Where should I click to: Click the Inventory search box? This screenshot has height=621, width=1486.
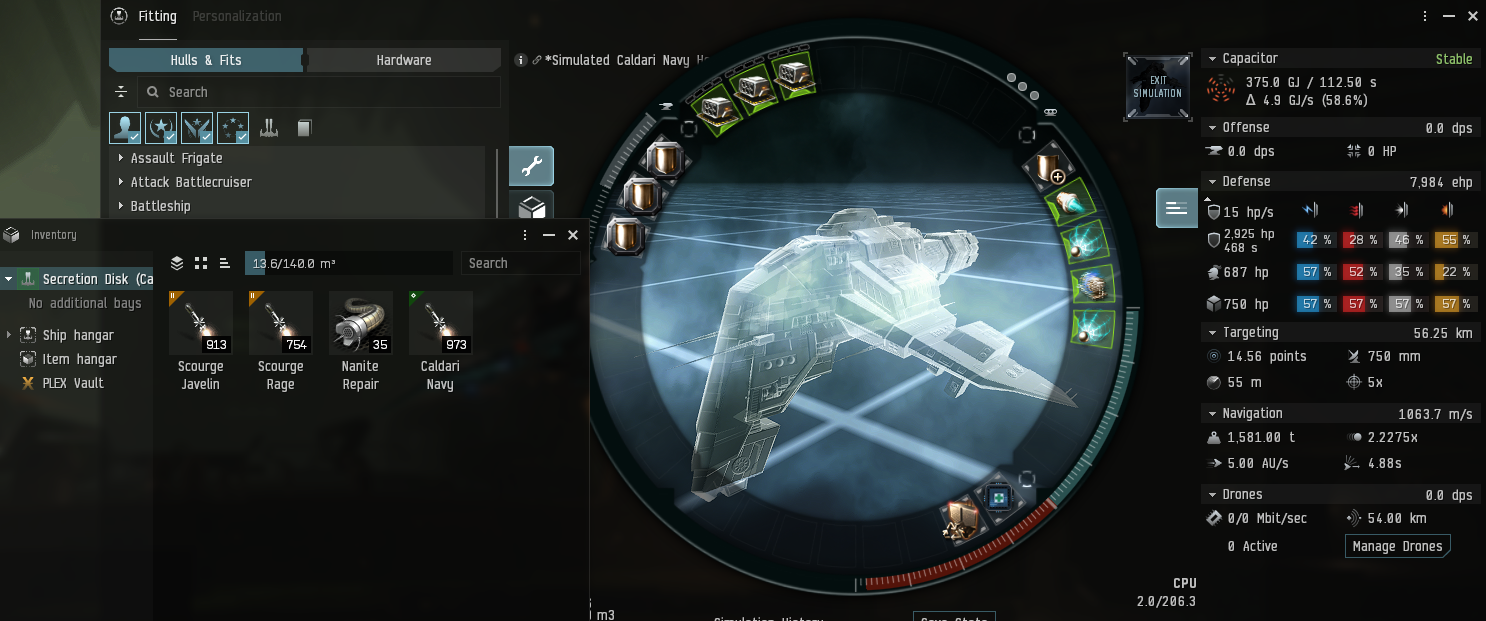[x=520, y=263]
